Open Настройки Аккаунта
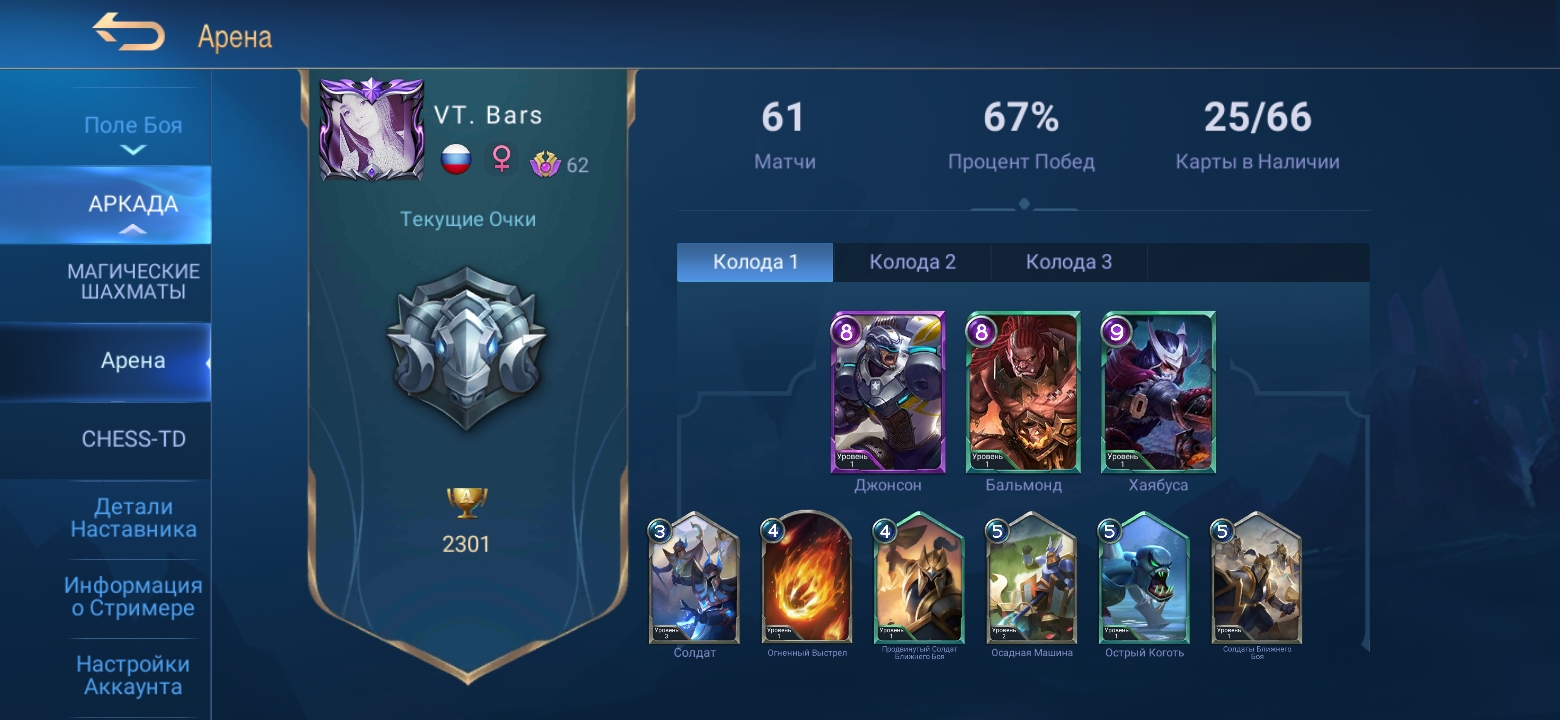Screen dimensions: 1560x720 pos(132,675)
